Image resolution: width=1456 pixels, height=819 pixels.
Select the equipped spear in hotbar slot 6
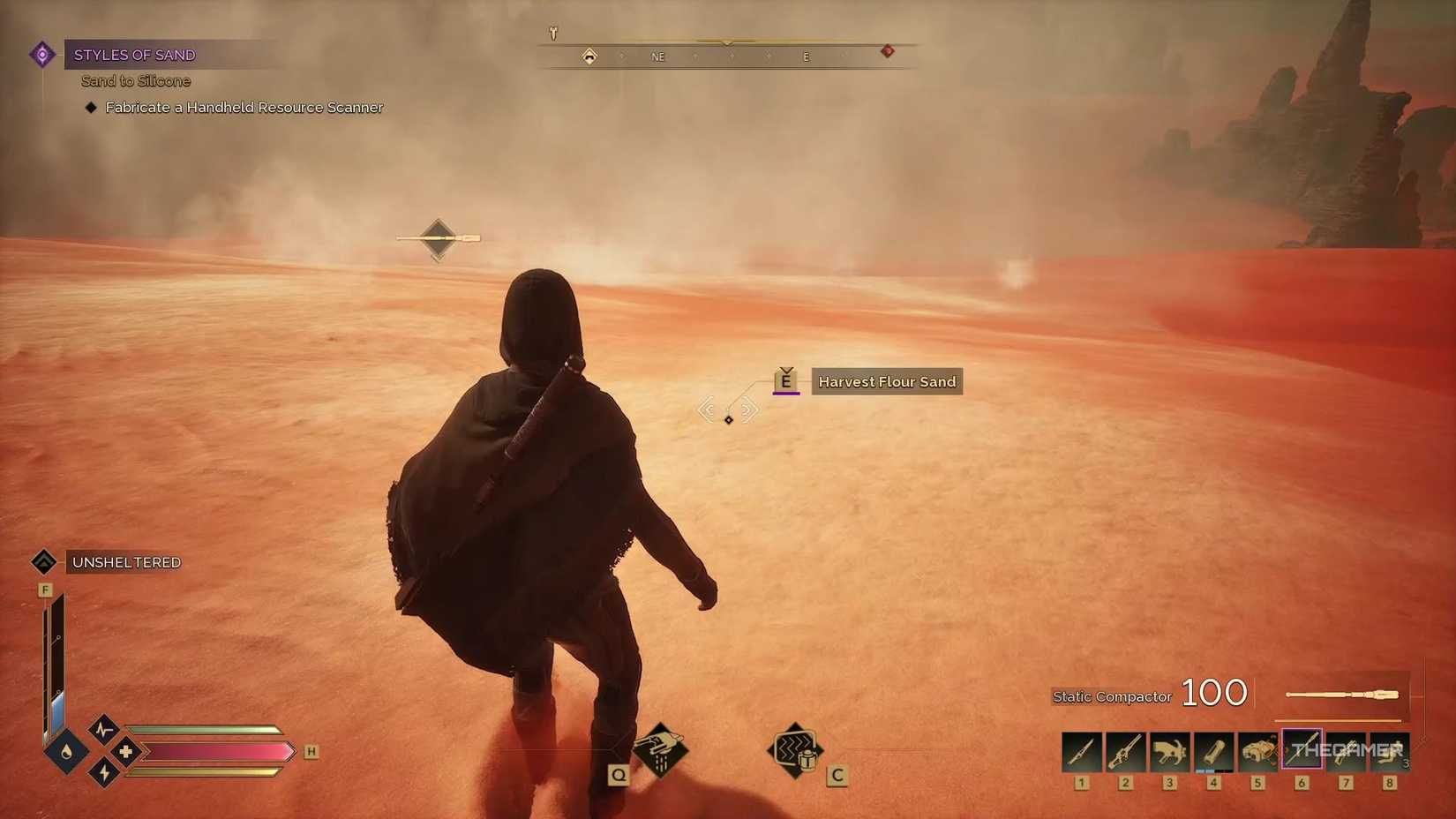point(1302,751)
